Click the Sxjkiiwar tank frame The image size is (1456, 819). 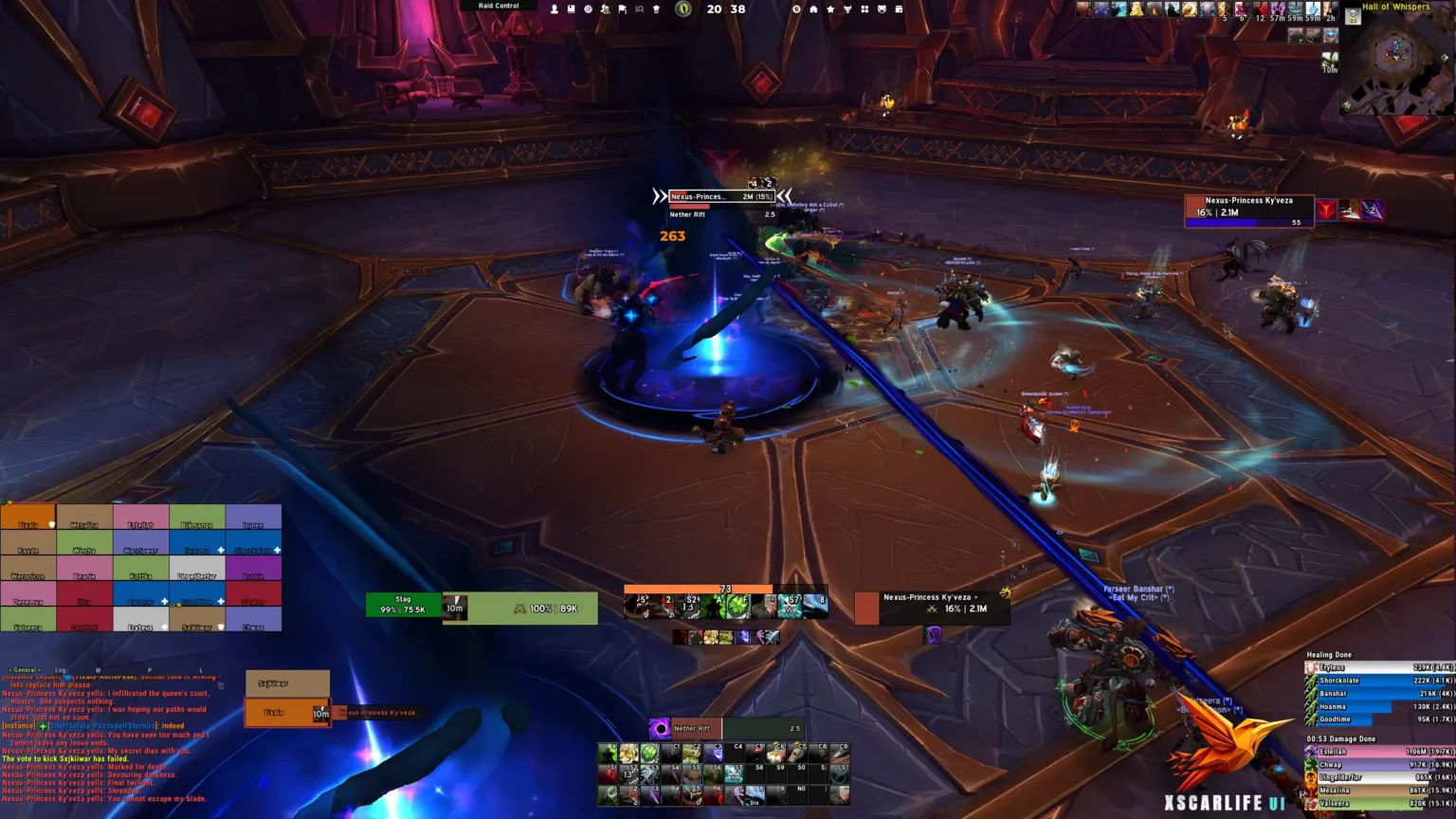pos(287,683)
